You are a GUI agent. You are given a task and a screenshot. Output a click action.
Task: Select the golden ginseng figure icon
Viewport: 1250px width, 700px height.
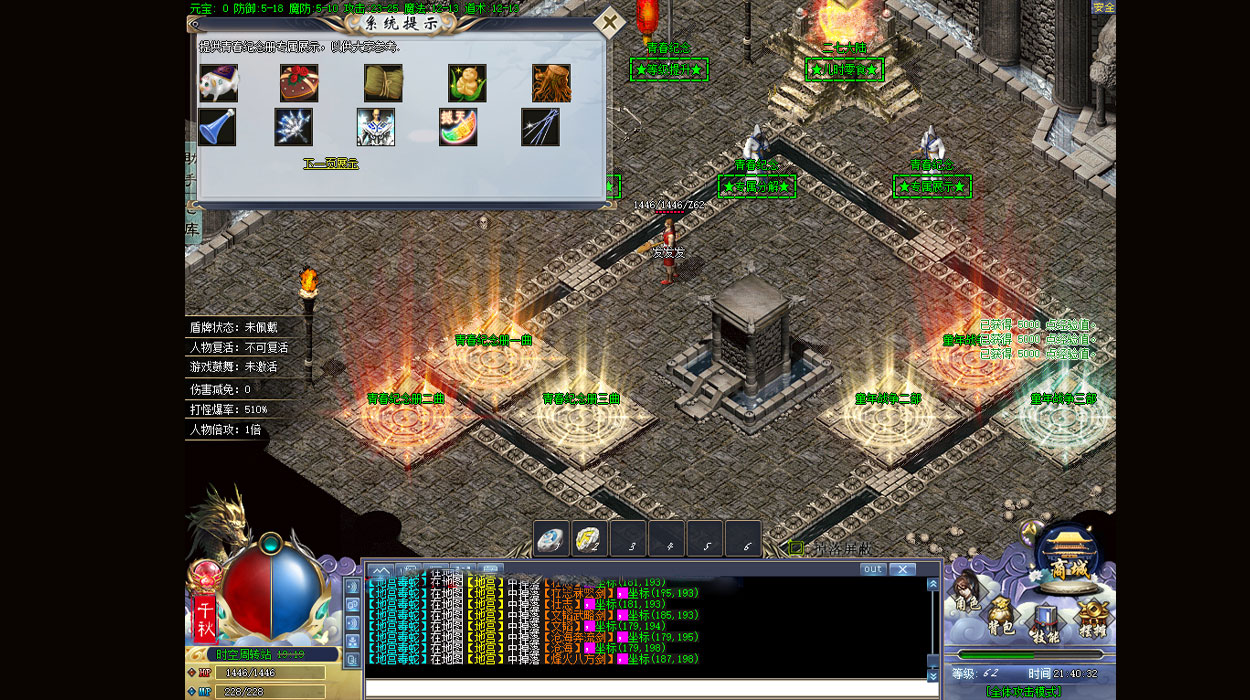click(467, 83)
